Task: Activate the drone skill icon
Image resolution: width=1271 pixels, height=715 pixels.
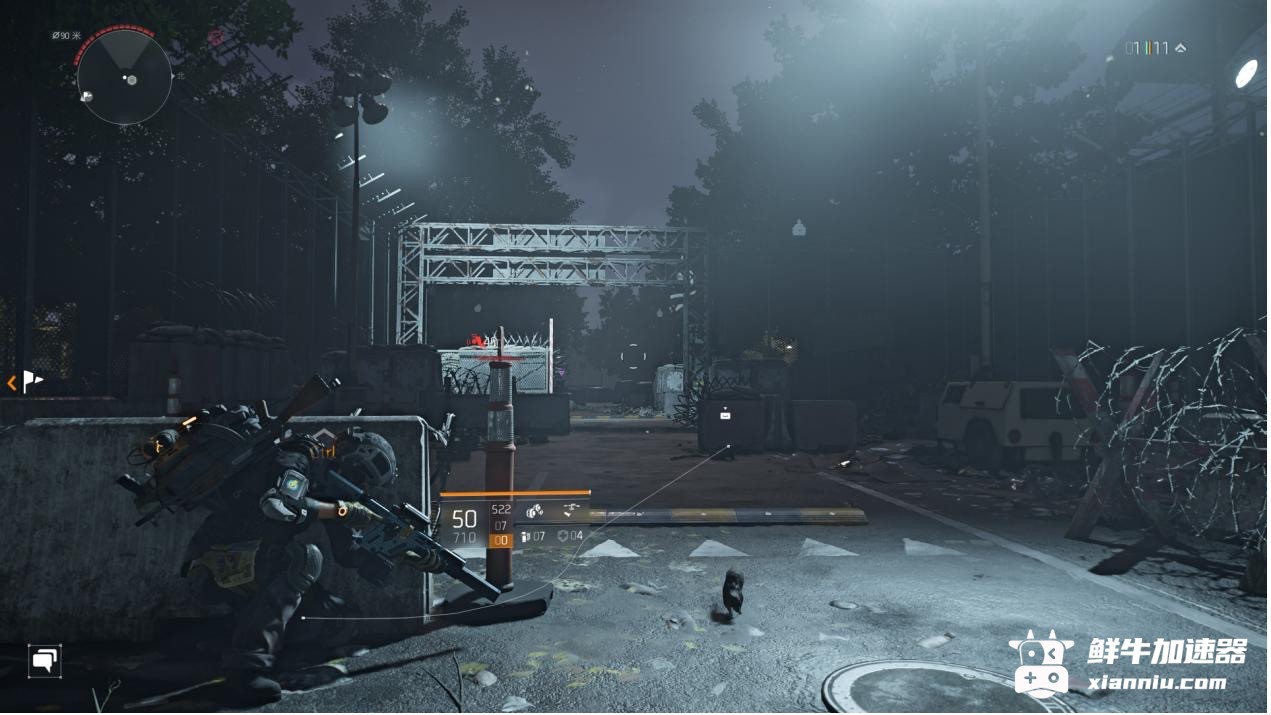Action: pos(571,511)
